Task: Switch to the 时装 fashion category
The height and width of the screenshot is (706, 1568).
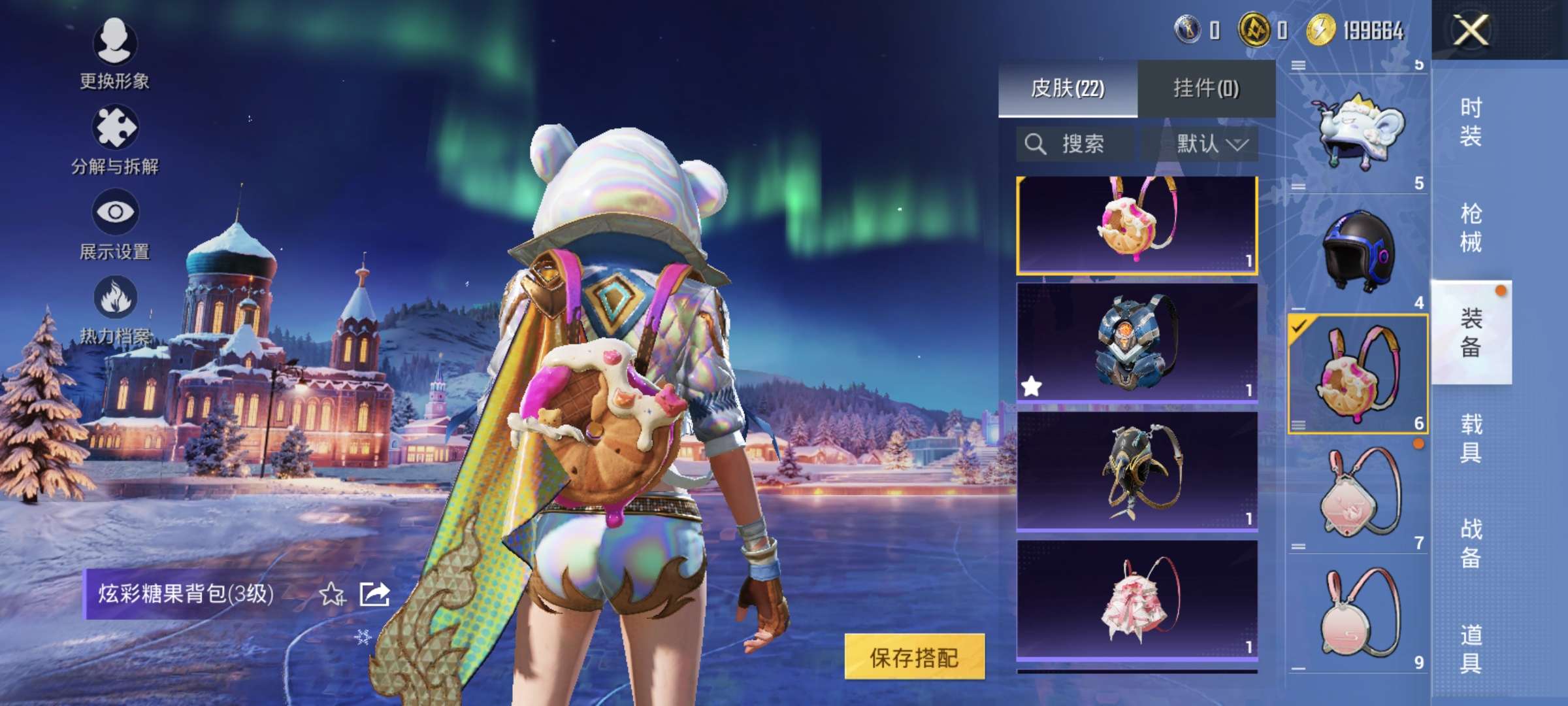Action: 1471,122
